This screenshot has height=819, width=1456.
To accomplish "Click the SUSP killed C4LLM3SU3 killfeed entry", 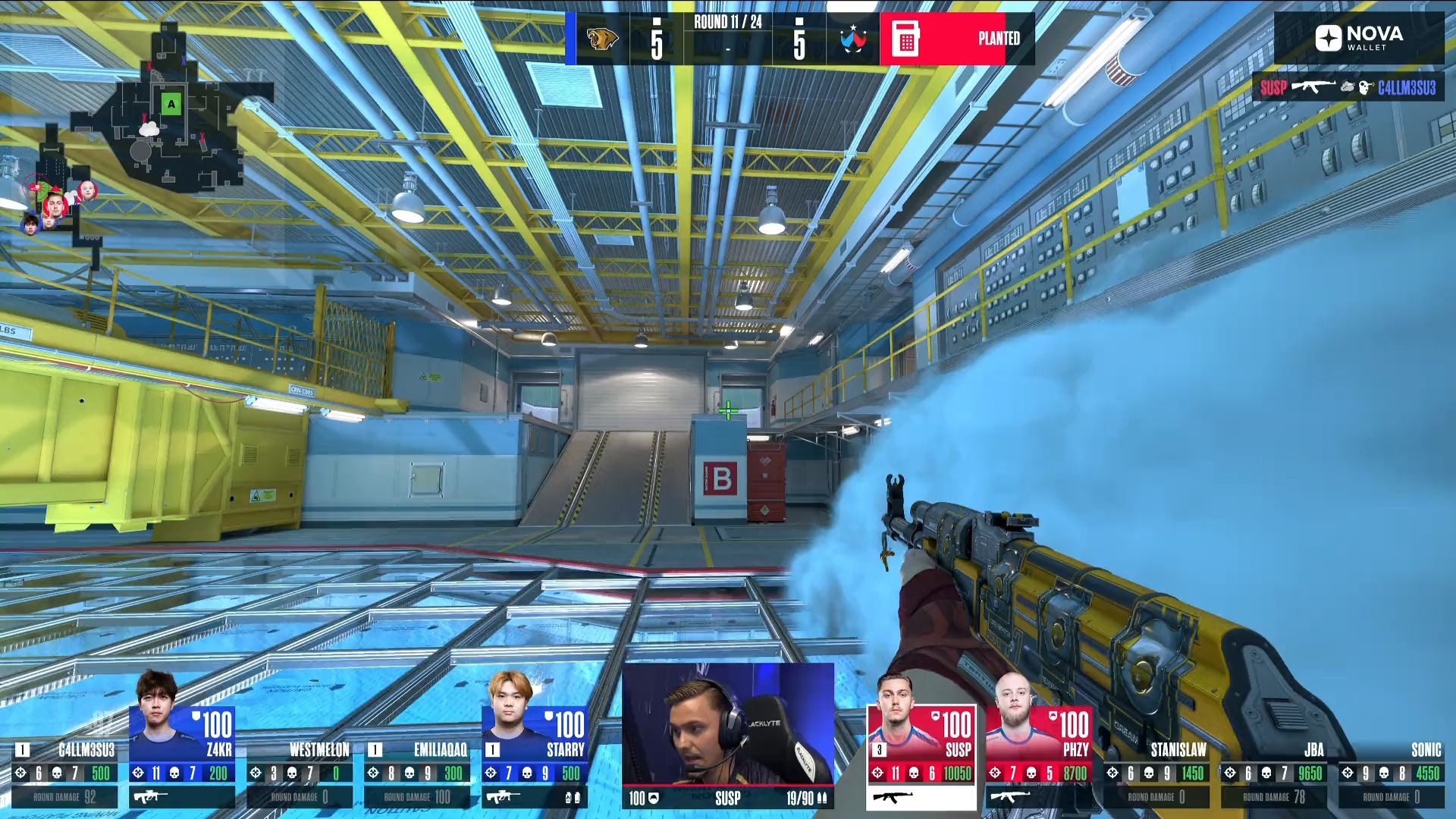I will [x=1348, y=88].
